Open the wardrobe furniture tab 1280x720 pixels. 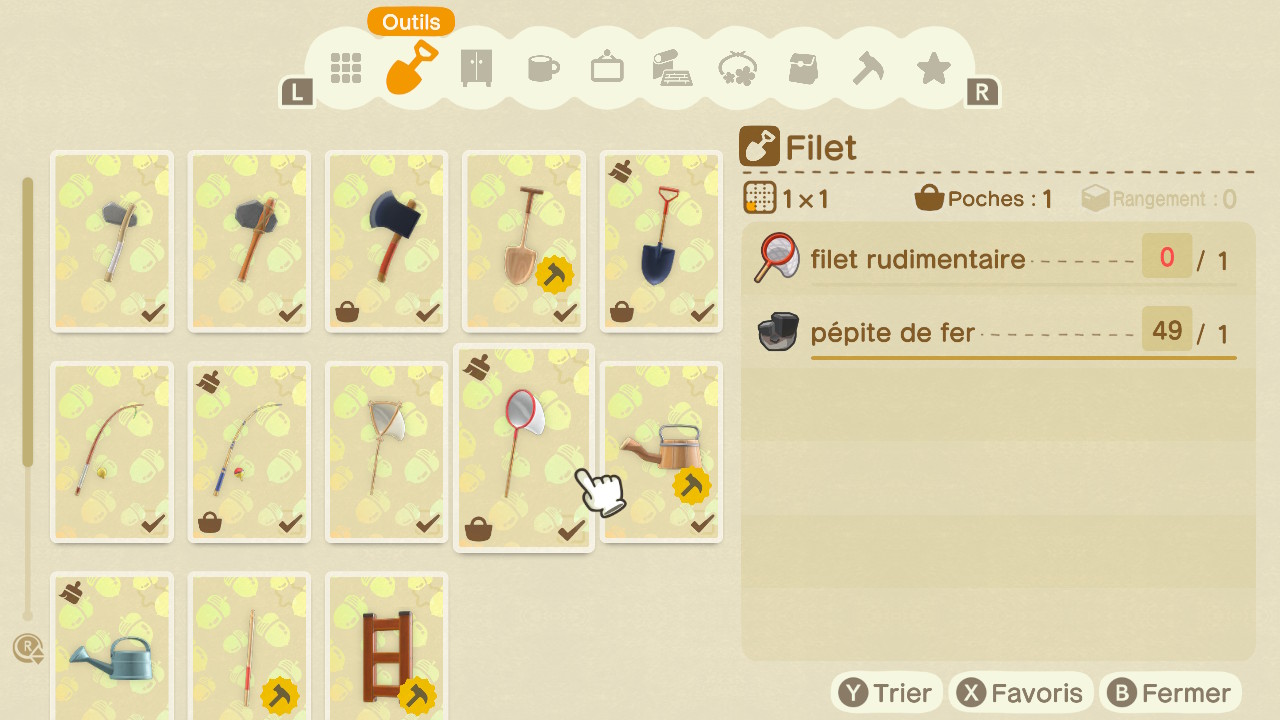(x=476, y=68)
